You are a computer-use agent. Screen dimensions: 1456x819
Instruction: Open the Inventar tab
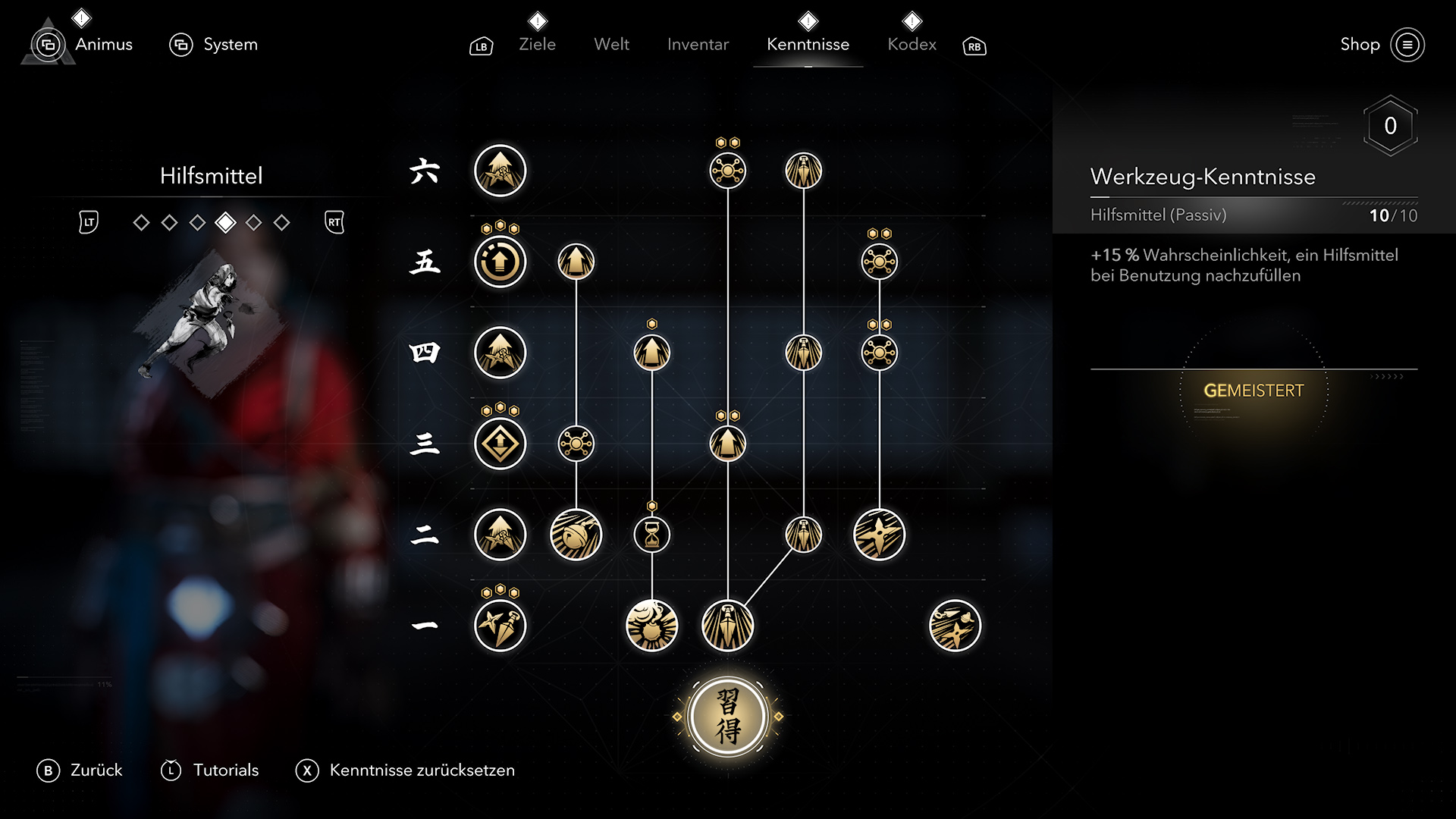coord(698,45)
